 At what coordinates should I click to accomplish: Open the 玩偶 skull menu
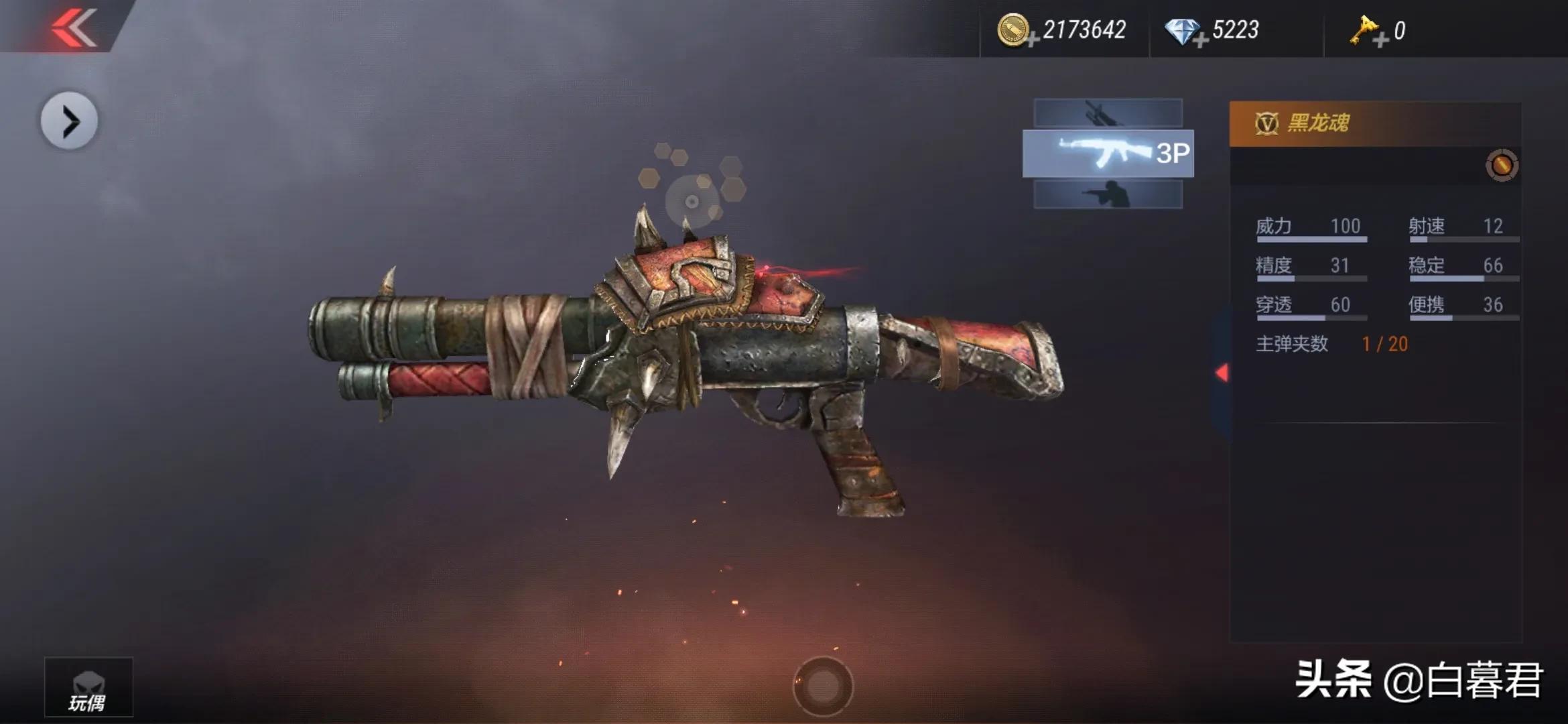(x=88, y=688)
